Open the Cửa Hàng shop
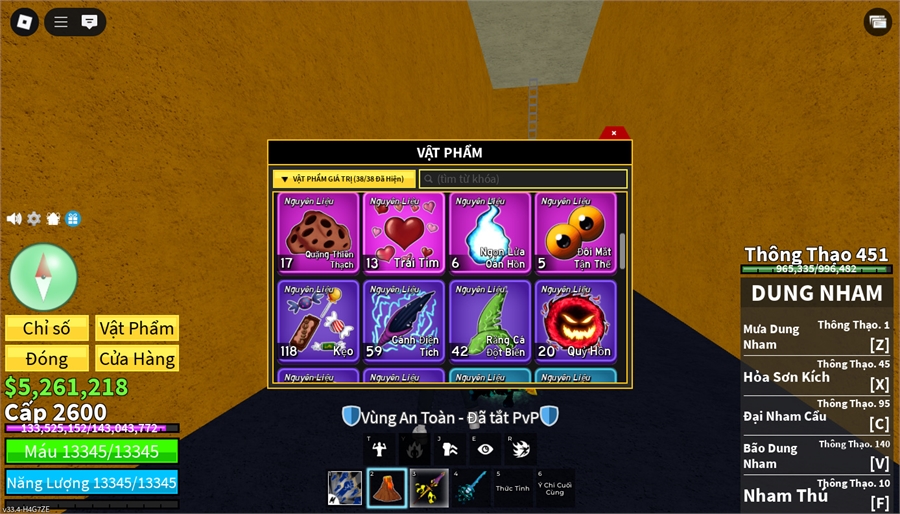The image size is (900, 514). coord(137,358)
